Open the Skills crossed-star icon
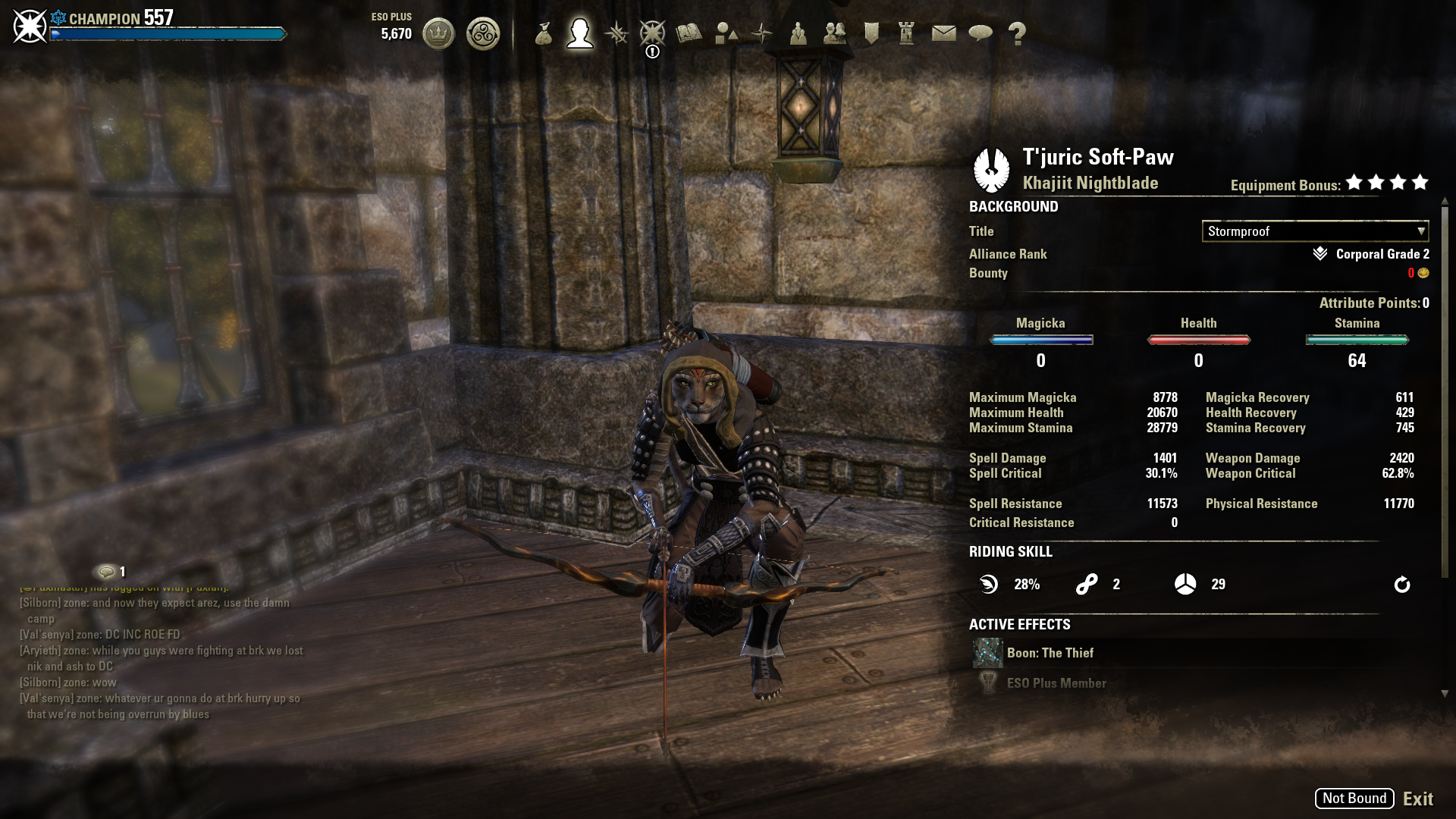Viewport: 1456px width, 819px height. click(x=617, y=33)
